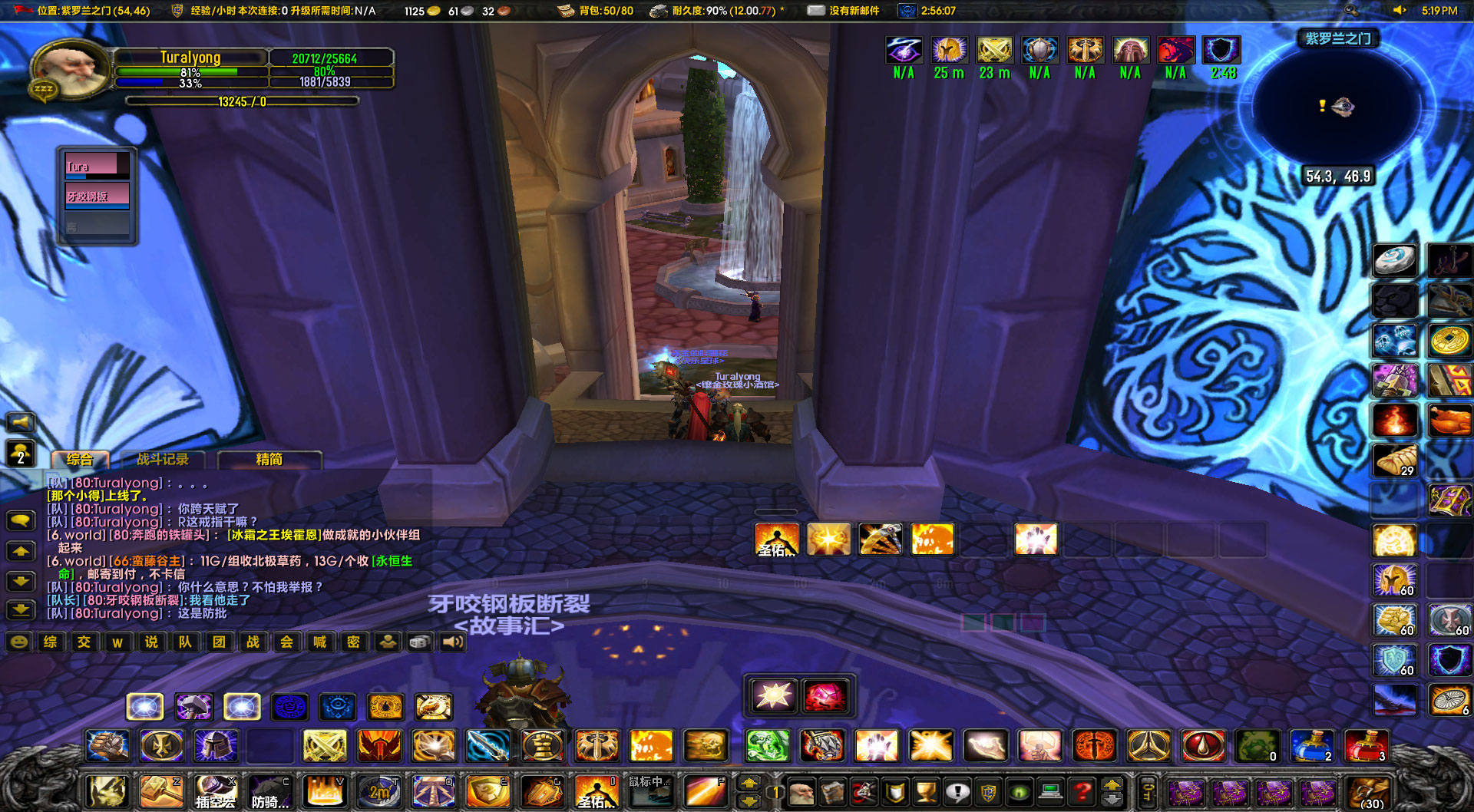
Task: Click the dice roll icon on chat bar
Action: click(x=419, y=642)
